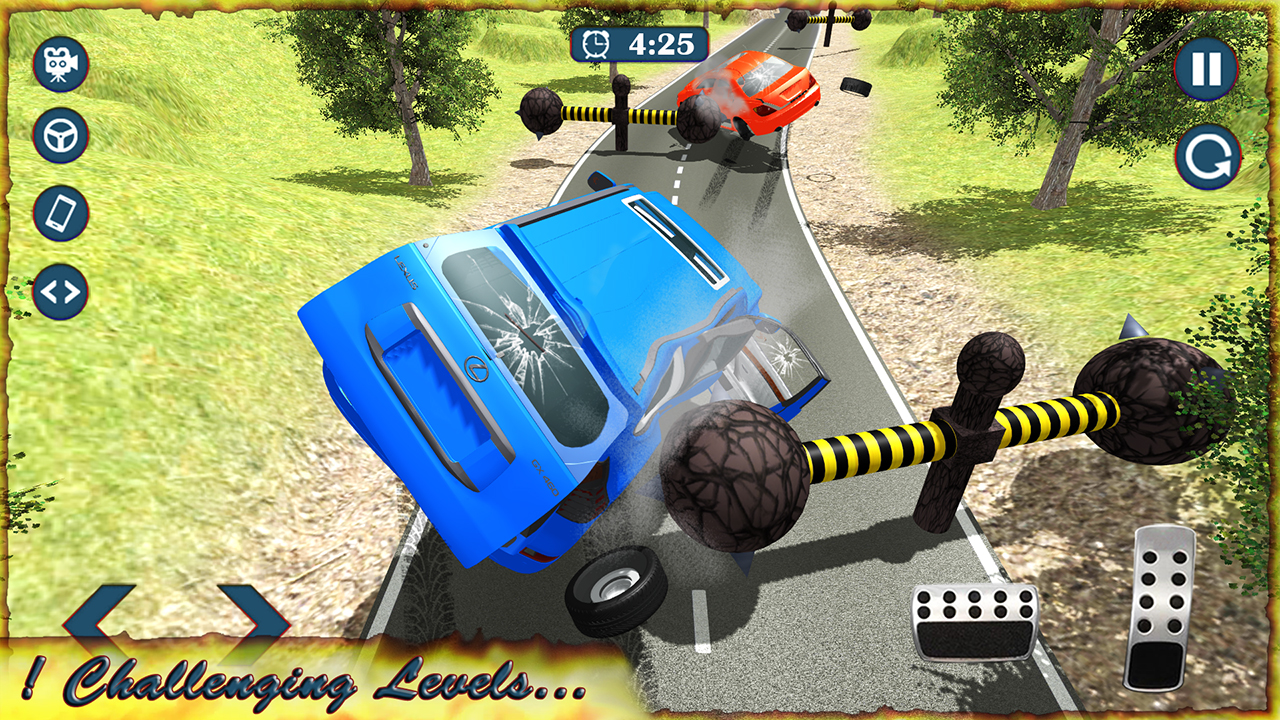Click the loose tire near the red car
Screen dimensions: 1280x720
(855, 88)
